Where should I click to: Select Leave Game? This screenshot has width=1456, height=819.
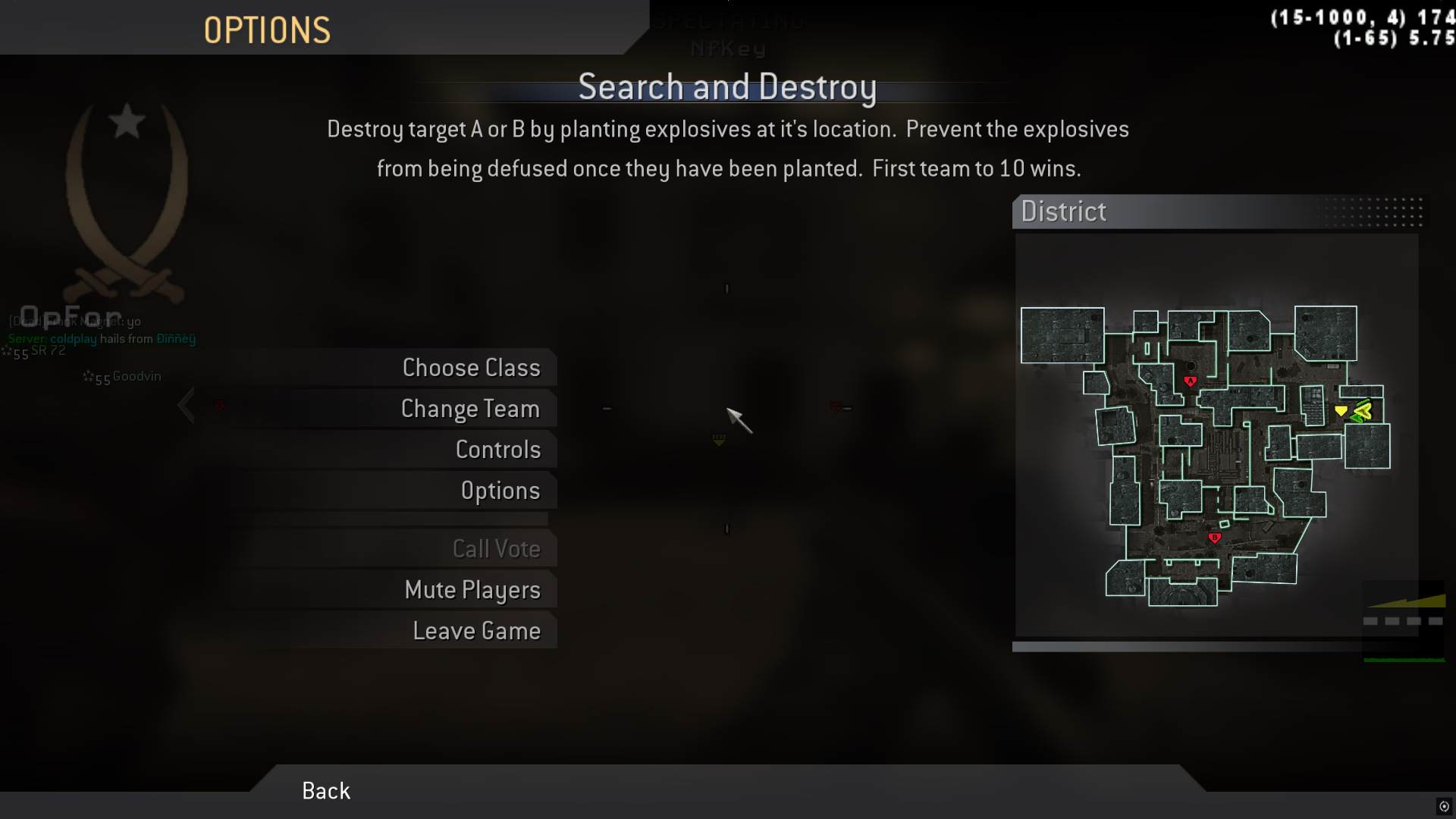click(x=476, y=630)
